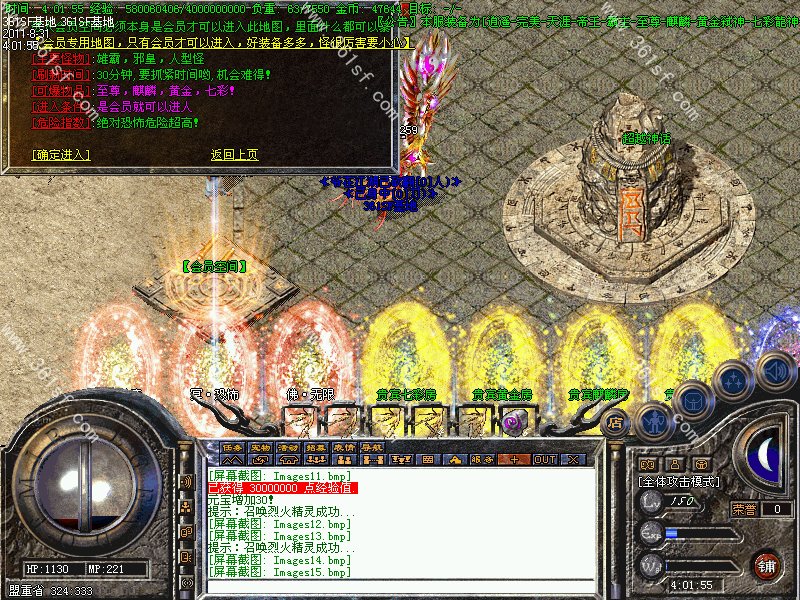Open the 宠物 pet tab
Screen dimensions: 800x600
click(261, 447)
